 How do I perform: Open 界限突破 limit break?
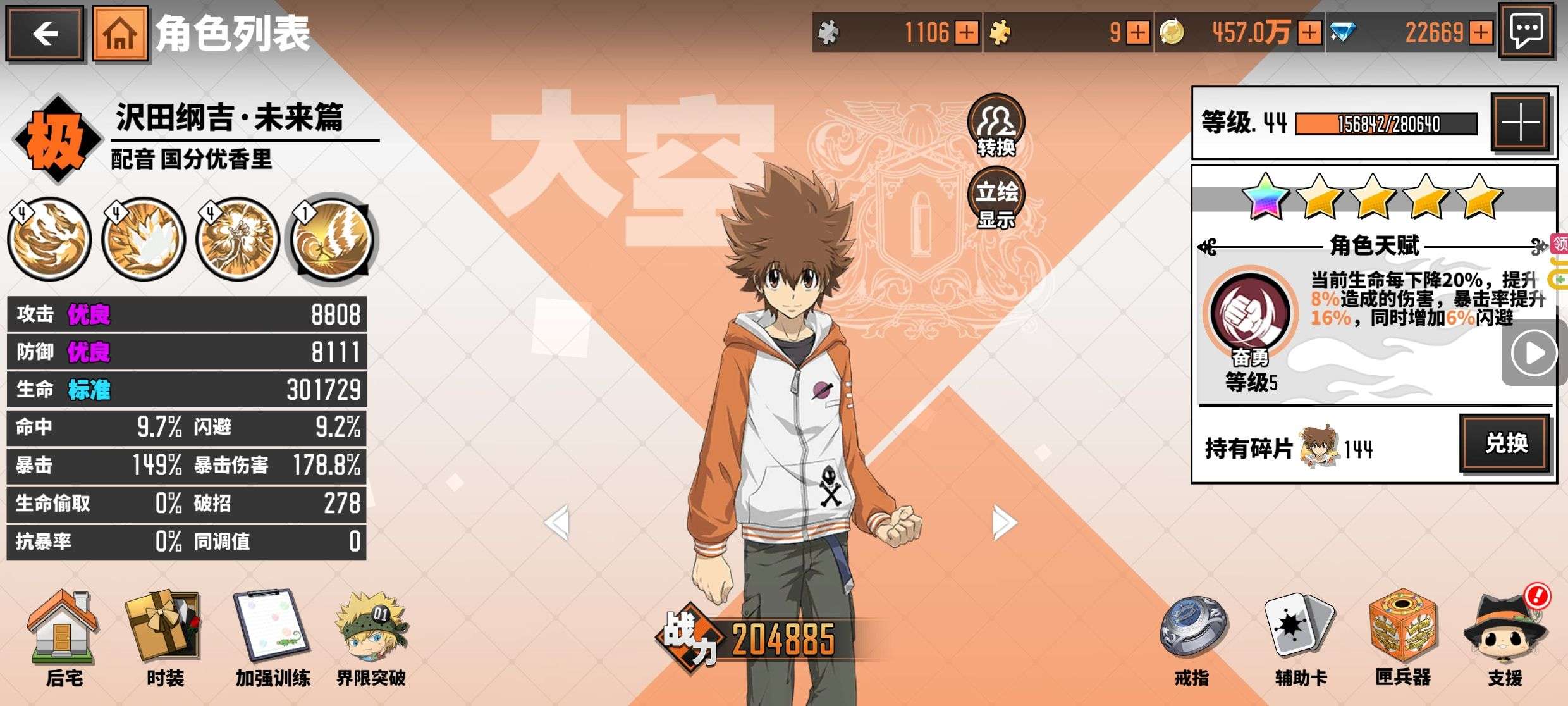point(371,636)
